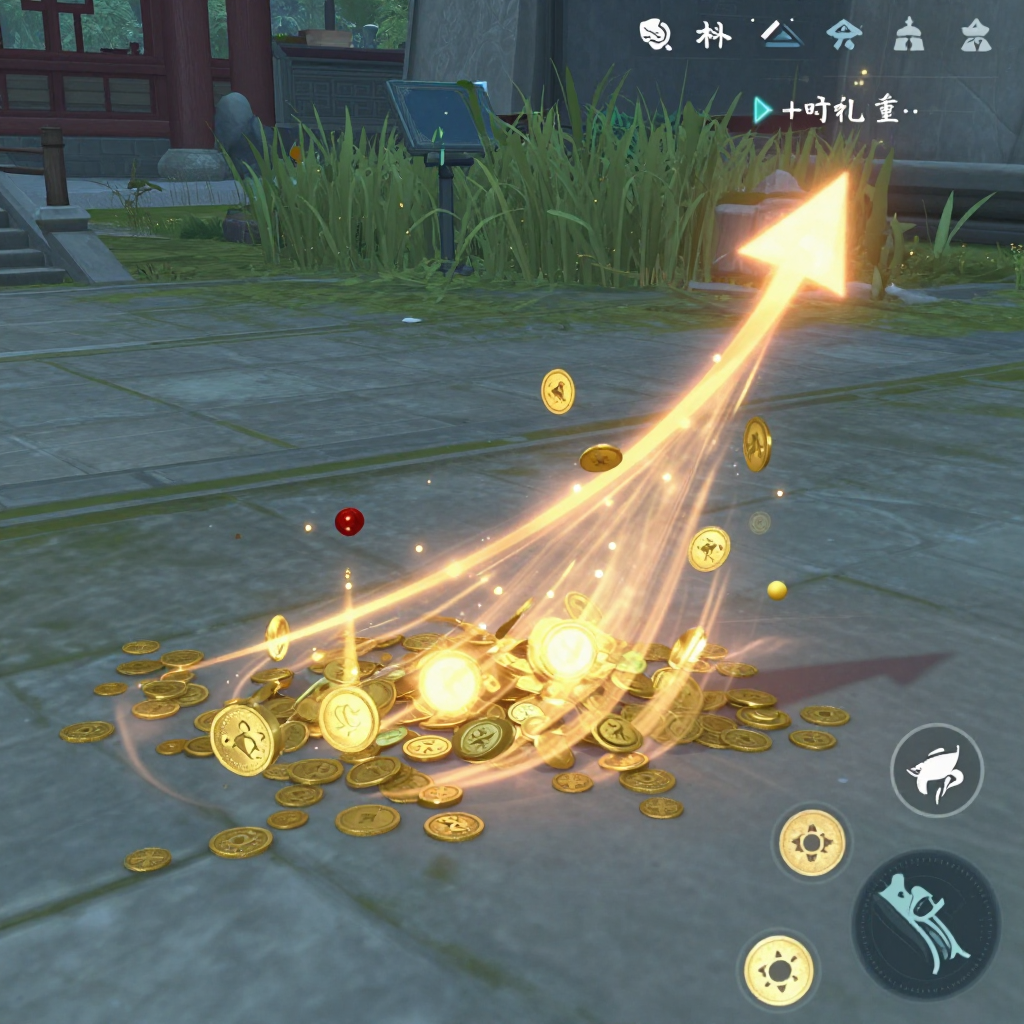Use the gold coin button with sun-ray pattern
1024x1024 pixels.
tap(779, 970)
